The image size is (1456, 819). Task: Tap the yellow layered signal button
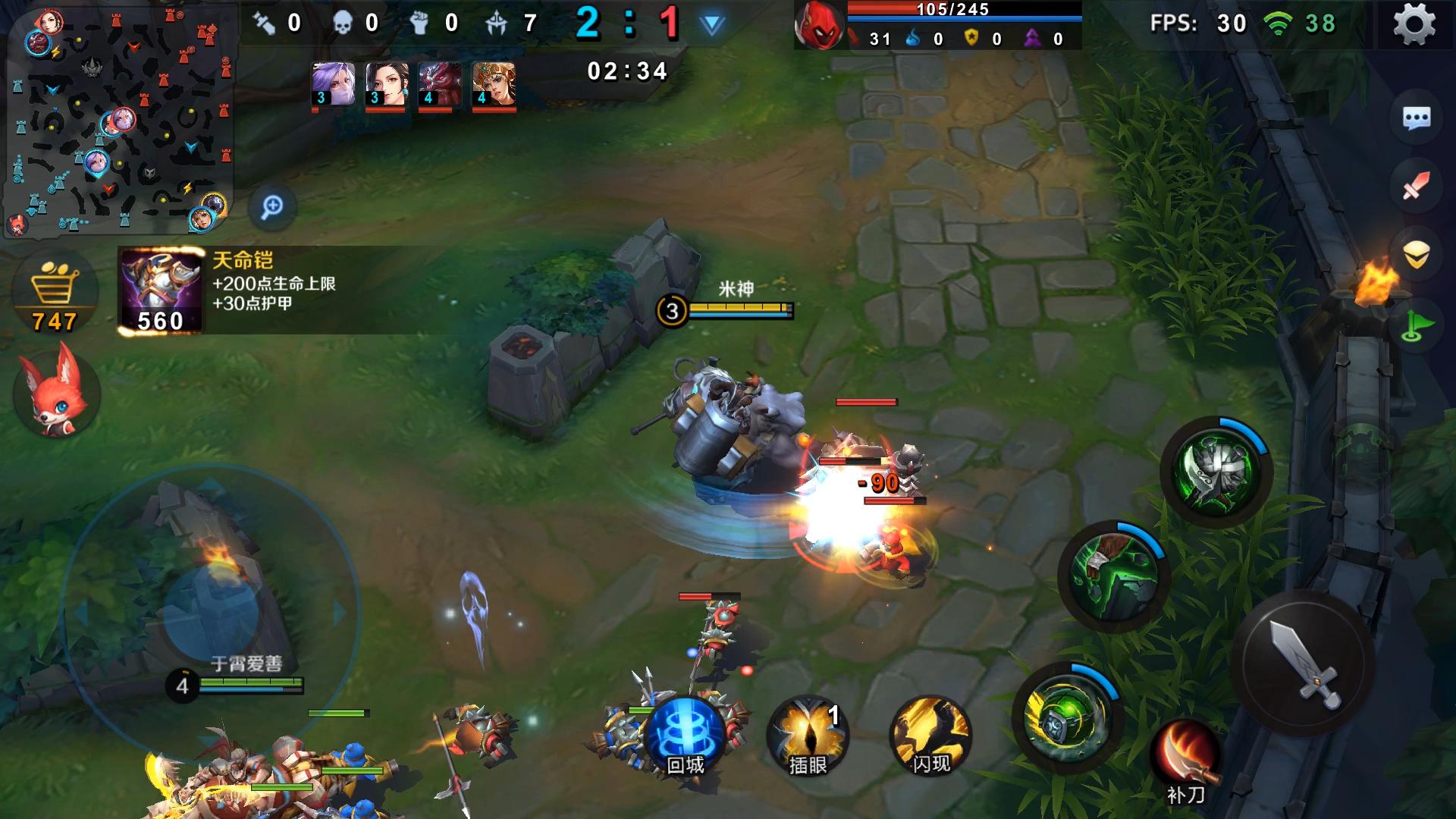click(1416, 256)
